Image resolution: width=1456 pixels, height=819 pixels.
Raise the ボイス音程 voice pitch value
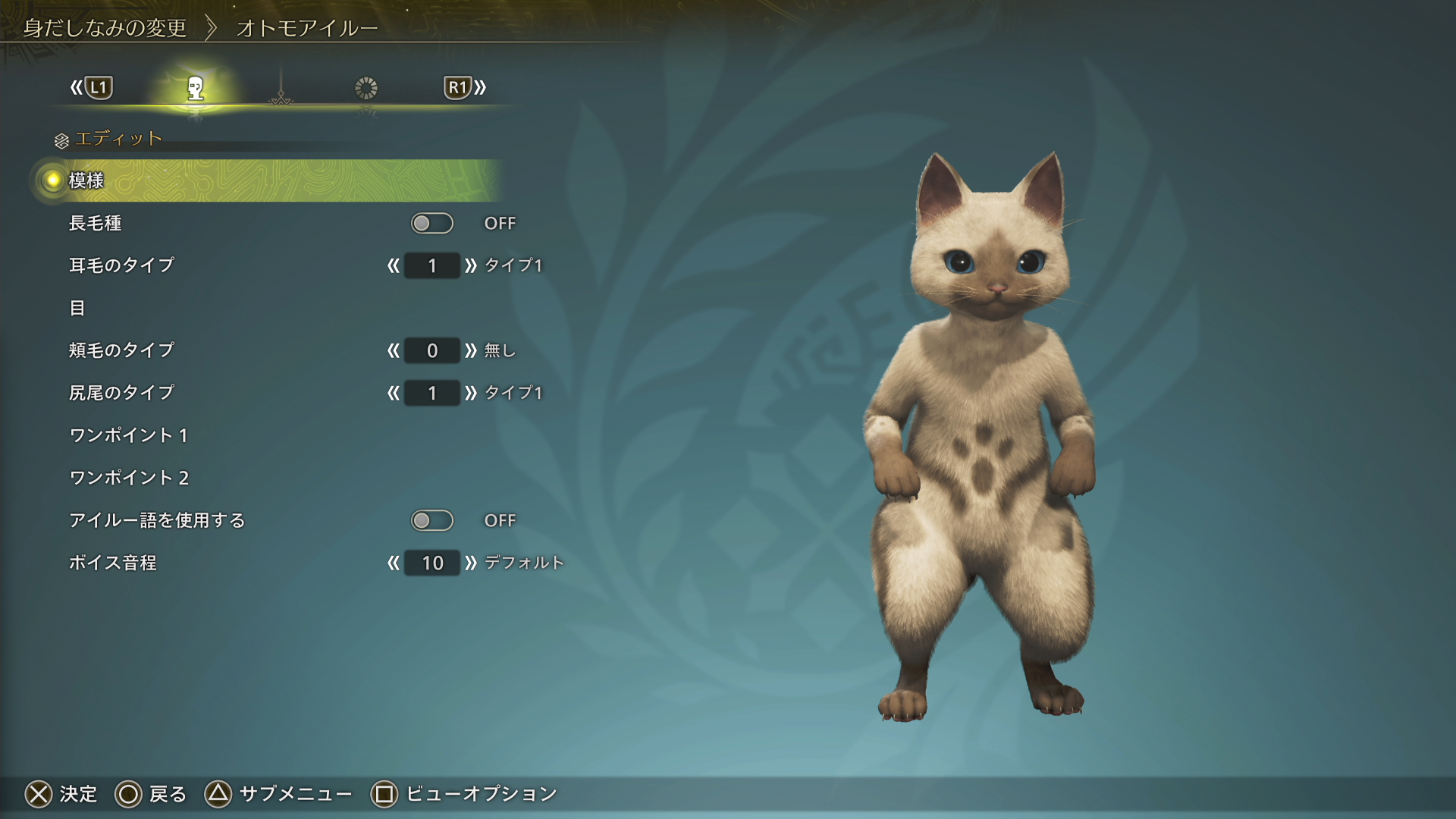(471, 563)
